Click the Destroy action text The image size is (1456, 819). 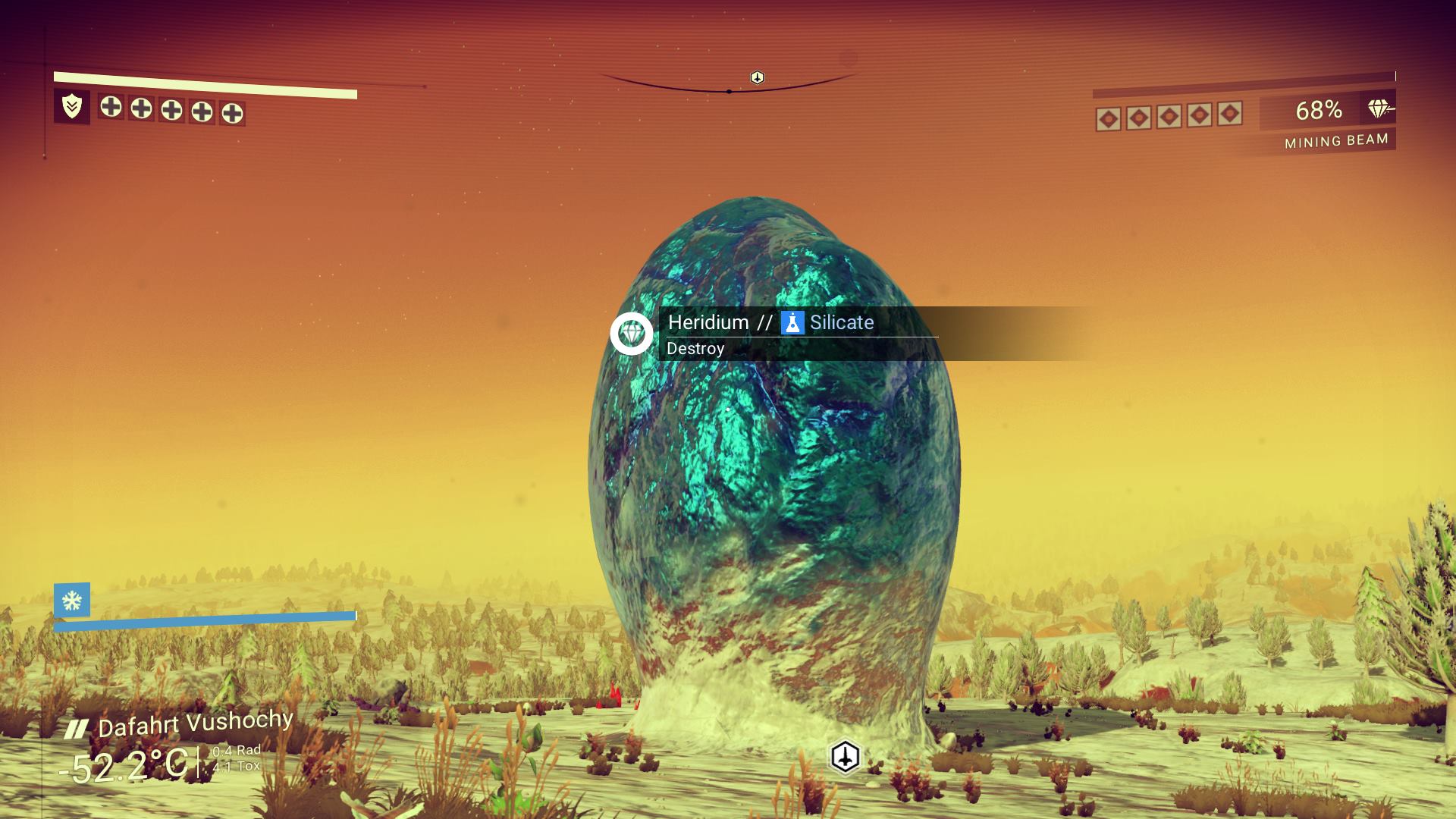(x=695, y=349)
